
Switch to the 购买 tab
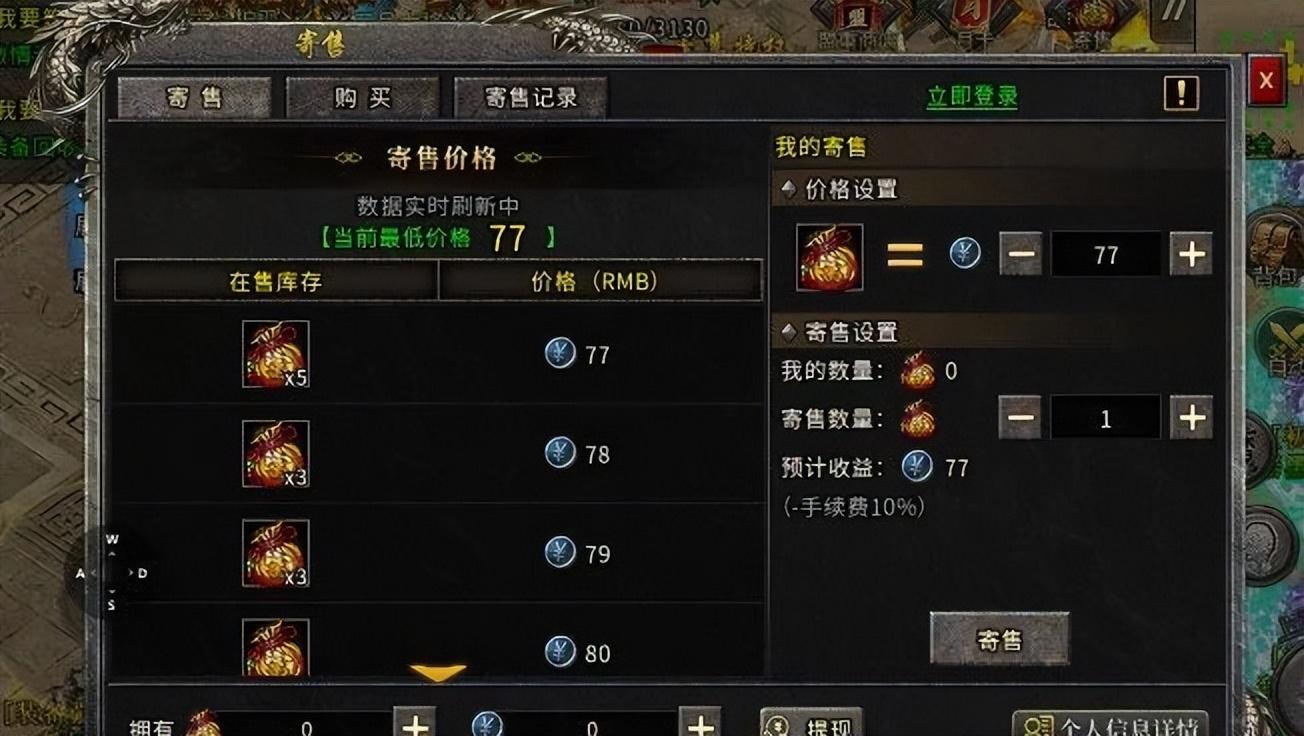pos(362,96)
